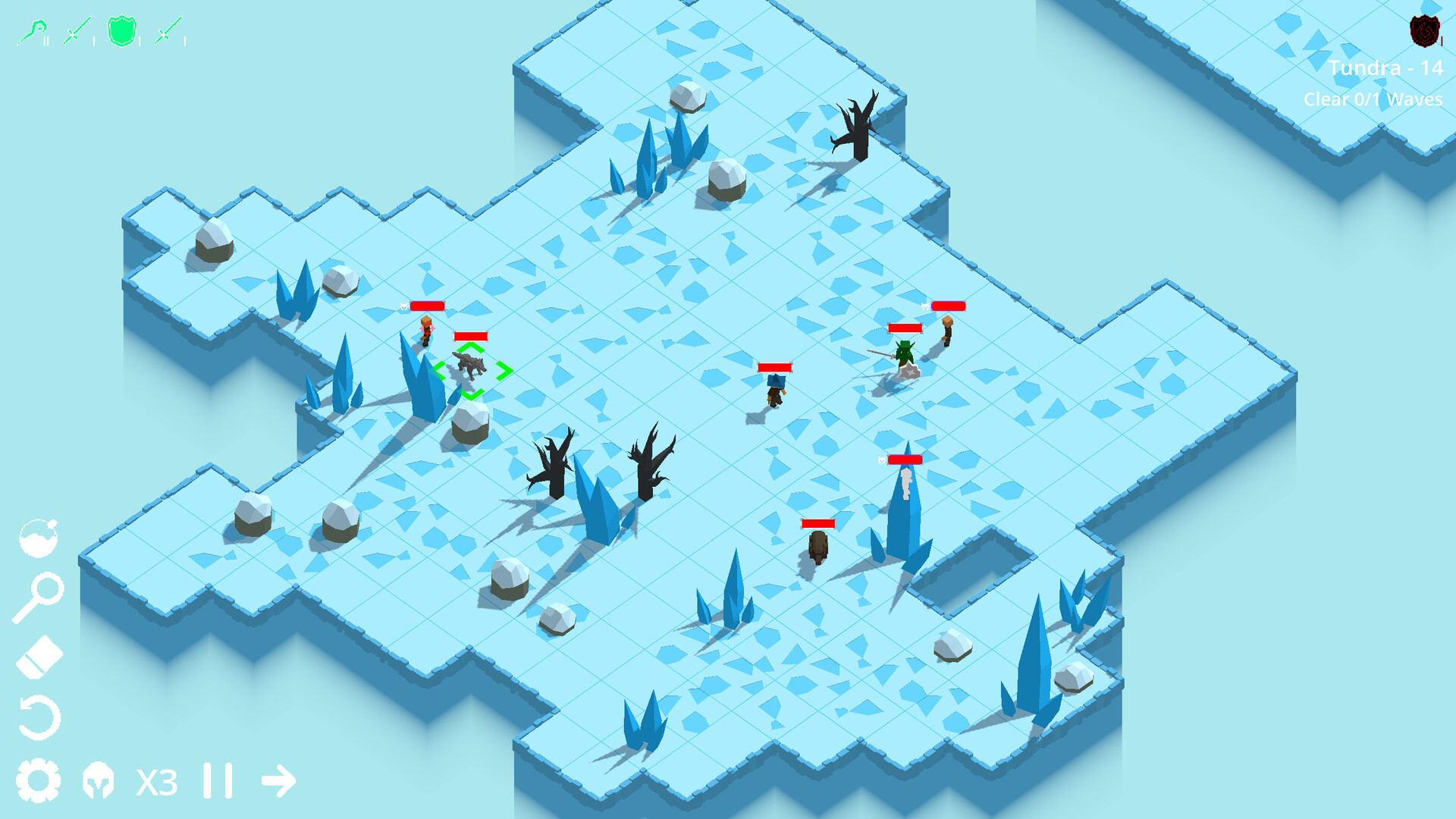The width and height of the screenshot is (1456, 819).
Task: Select the orange-haired adventurer unit
Action: (x=426, y=332)
